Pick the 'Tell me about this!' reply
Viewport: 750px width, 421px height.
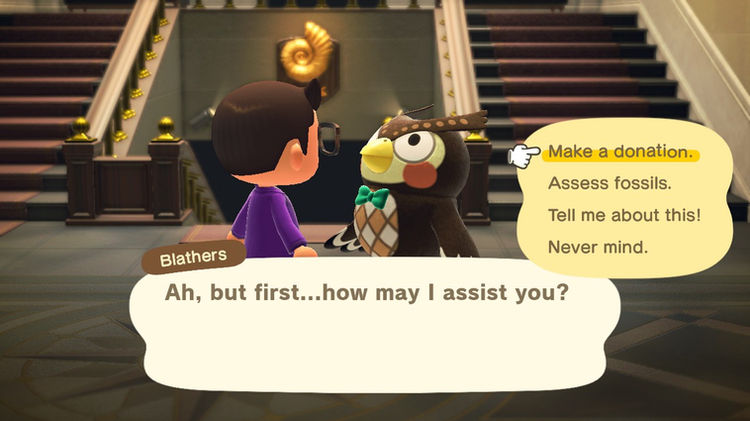click(623, 215)
